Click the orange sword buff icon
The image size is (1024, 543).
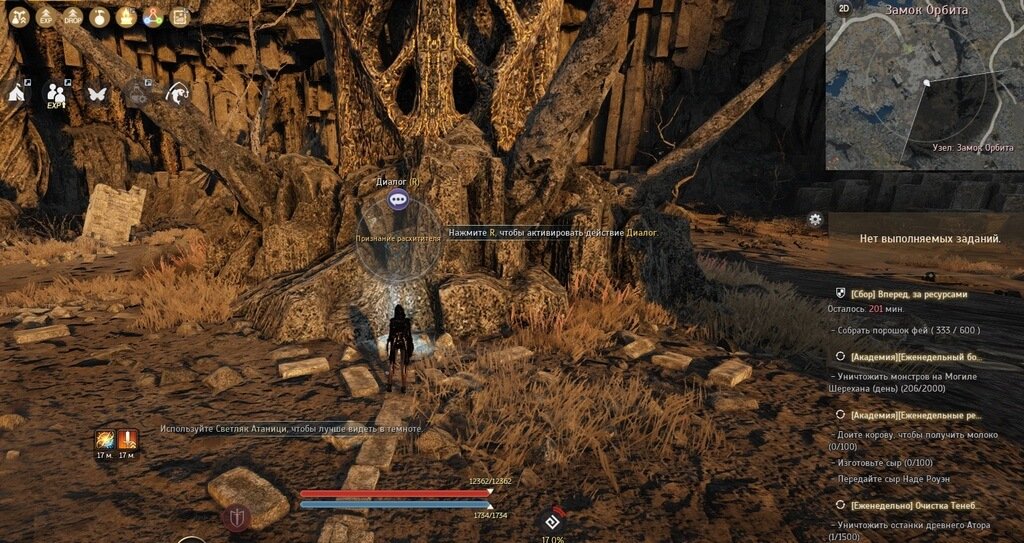(x=127, y=439)
